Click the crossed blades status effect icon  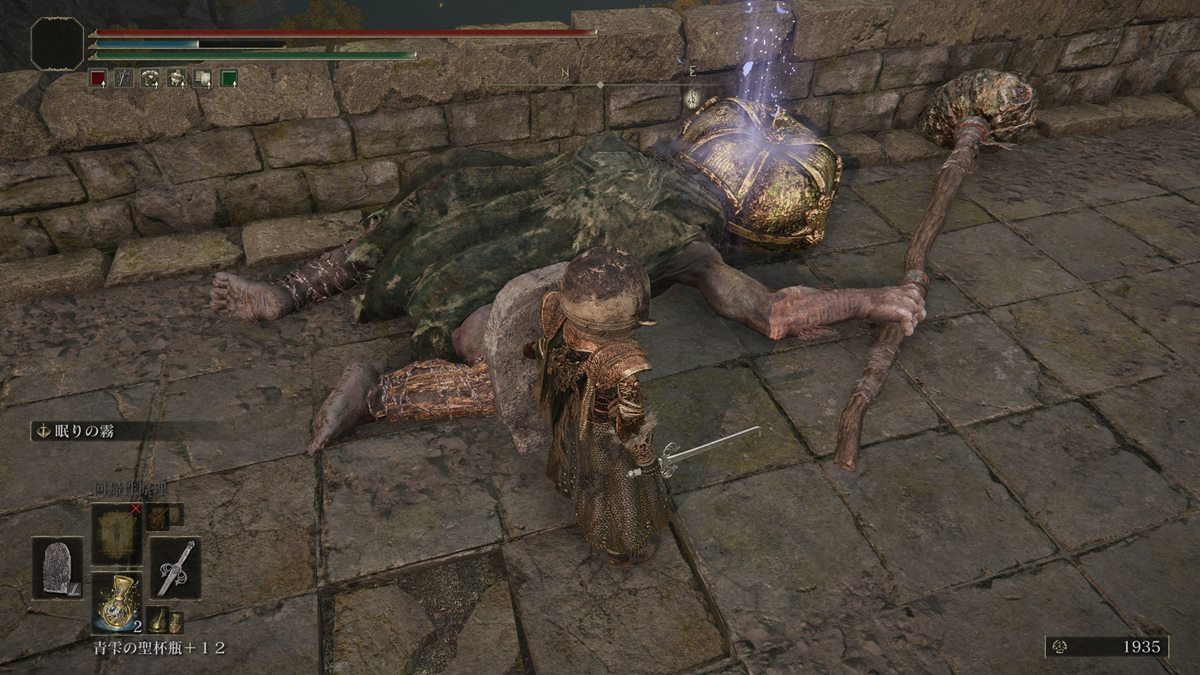tap(124, 77)
